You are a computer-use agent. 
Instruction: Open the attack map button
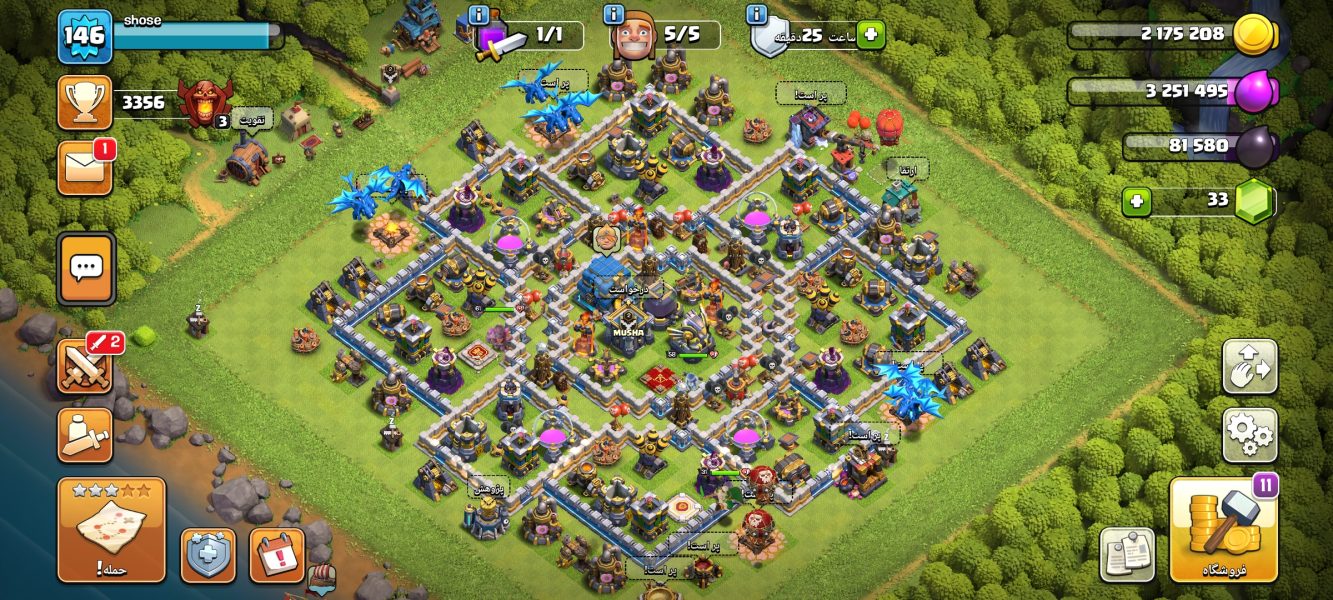(x=111, y=530)
